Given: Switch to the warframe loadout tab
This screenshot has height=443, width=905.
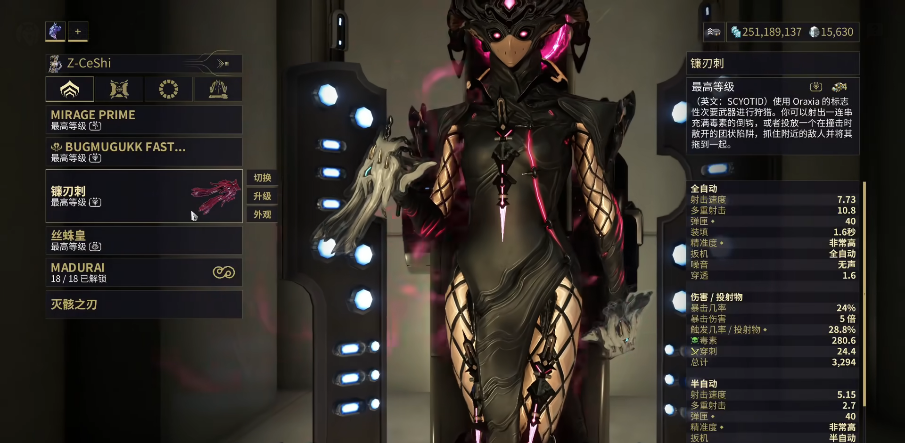Looking at the screenshot, I should [x=69, y=90].
